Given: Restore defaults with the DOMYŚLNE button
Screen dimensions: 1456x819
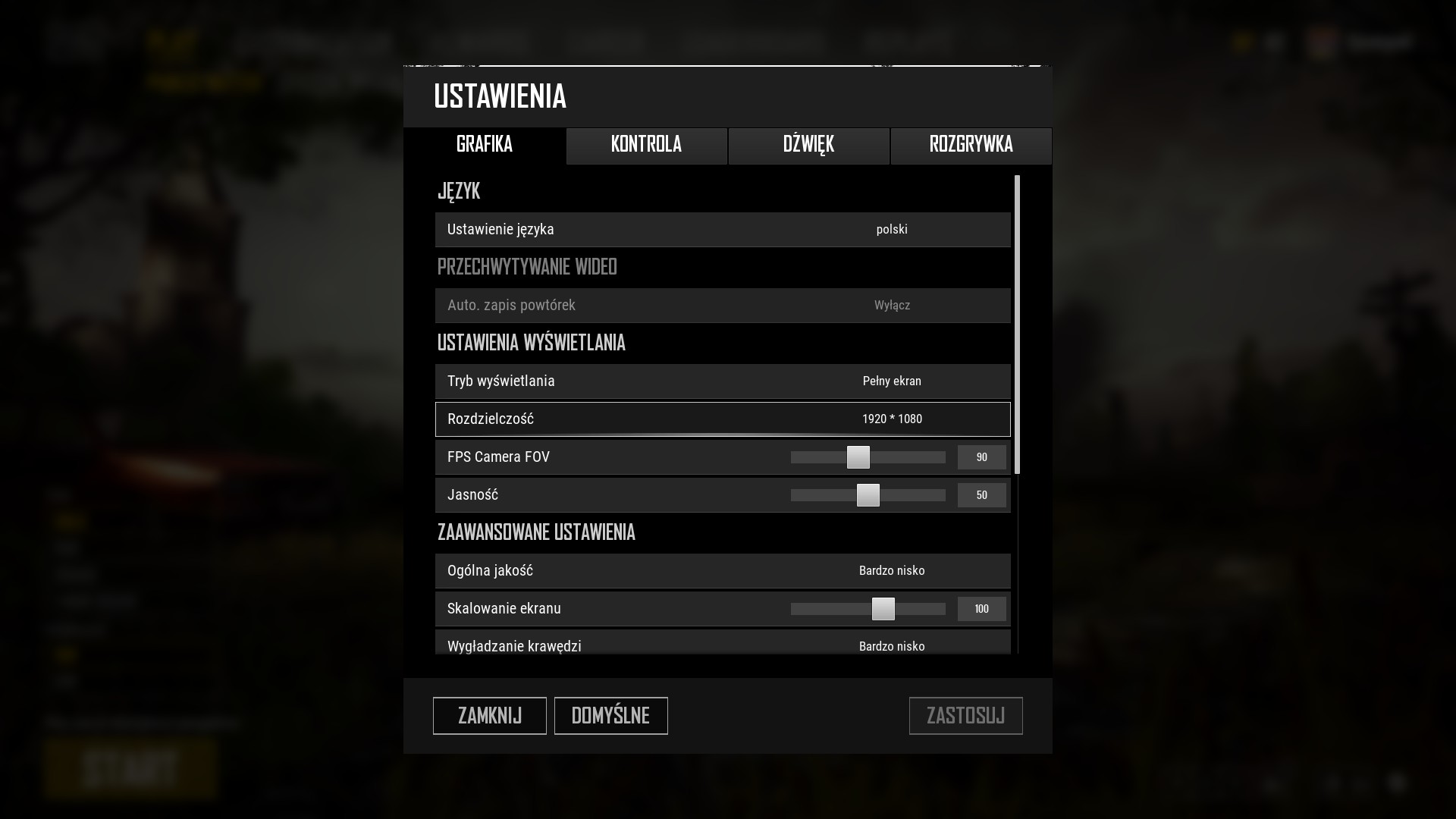Looking at the screenshot, I should [610, 716].
